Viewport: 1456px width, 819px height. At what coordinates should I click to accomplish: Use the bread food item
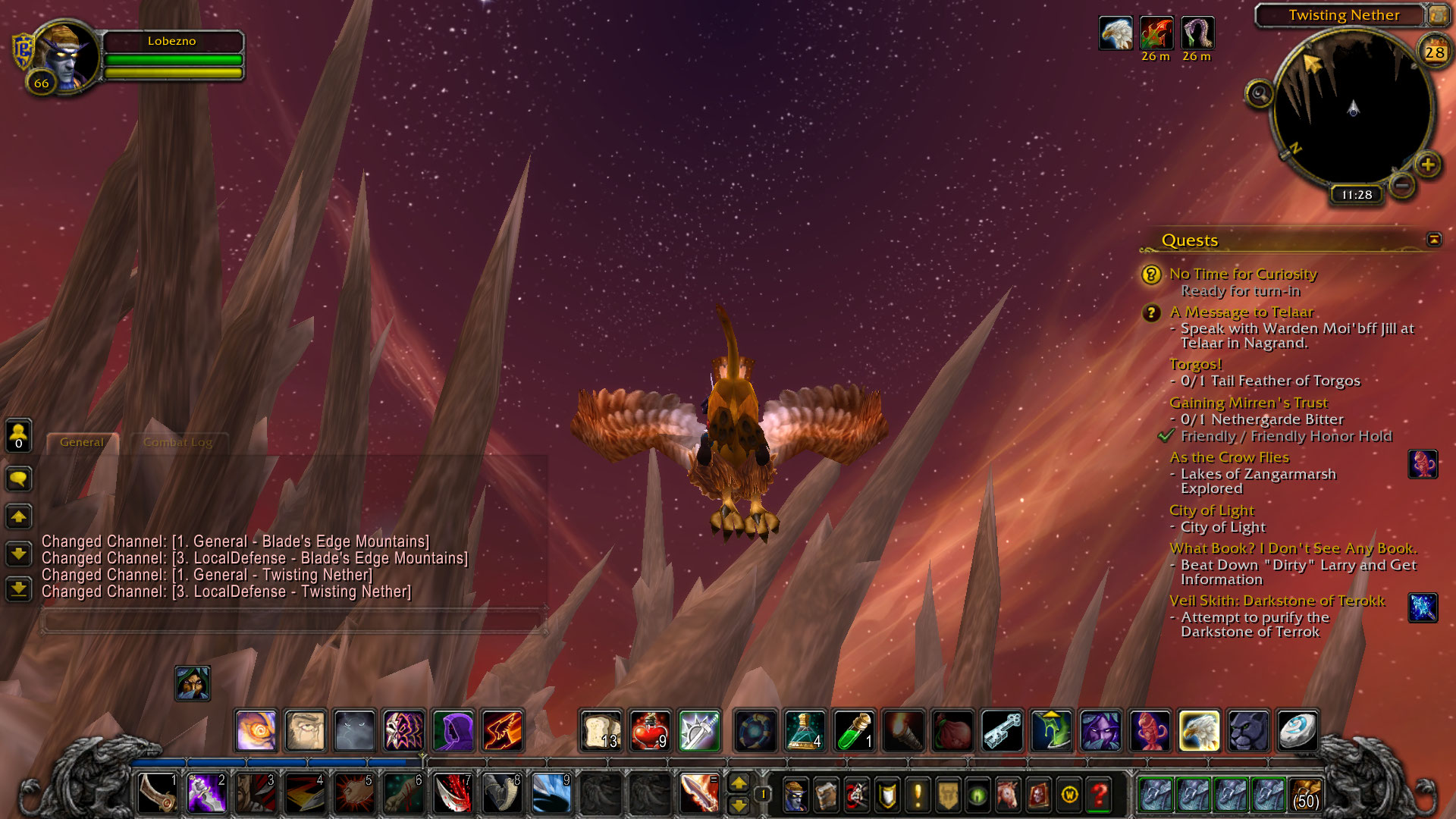(x=601, y=731)
